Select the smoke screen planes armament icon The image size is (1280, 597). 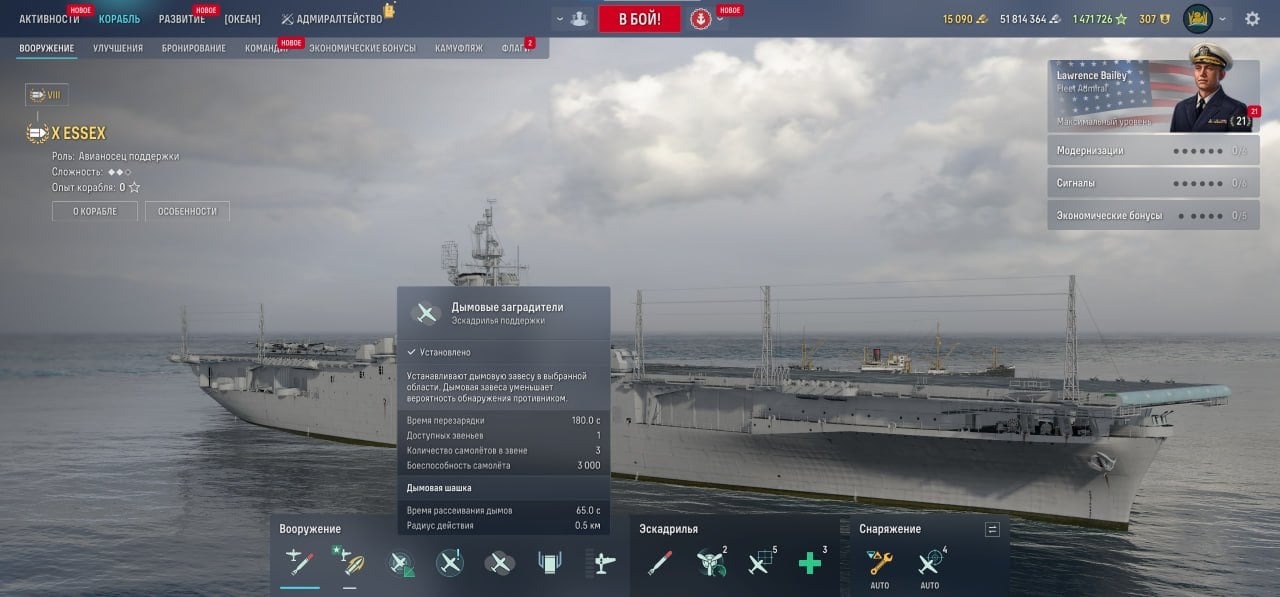(x=499, y=563)
